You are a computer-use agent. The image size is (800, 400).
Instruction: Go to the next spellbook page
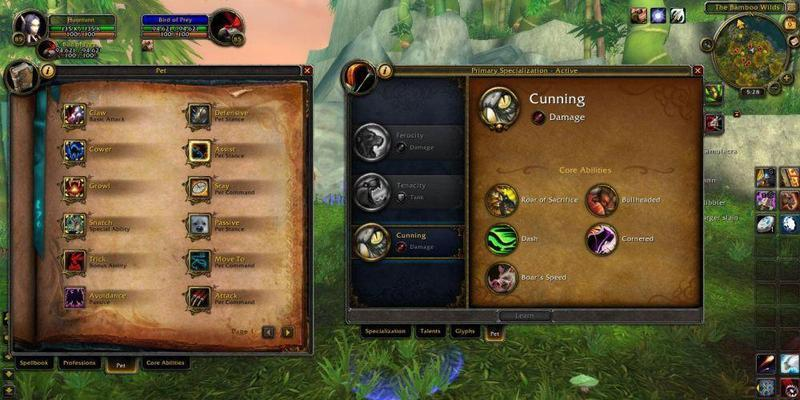[x=288, y=332]
